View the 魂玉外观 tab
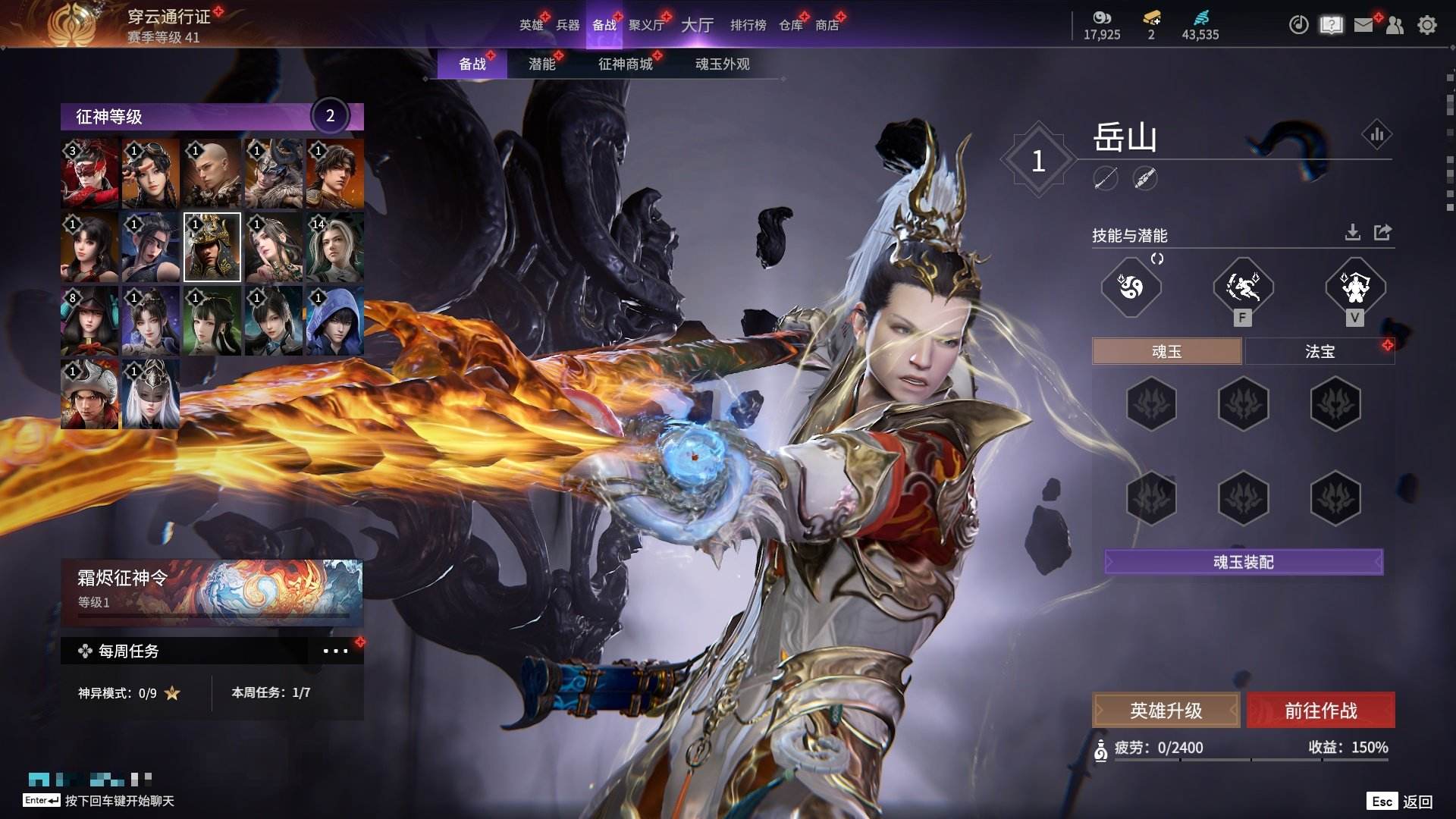The image size is (1456, 819). coord(722,64)
